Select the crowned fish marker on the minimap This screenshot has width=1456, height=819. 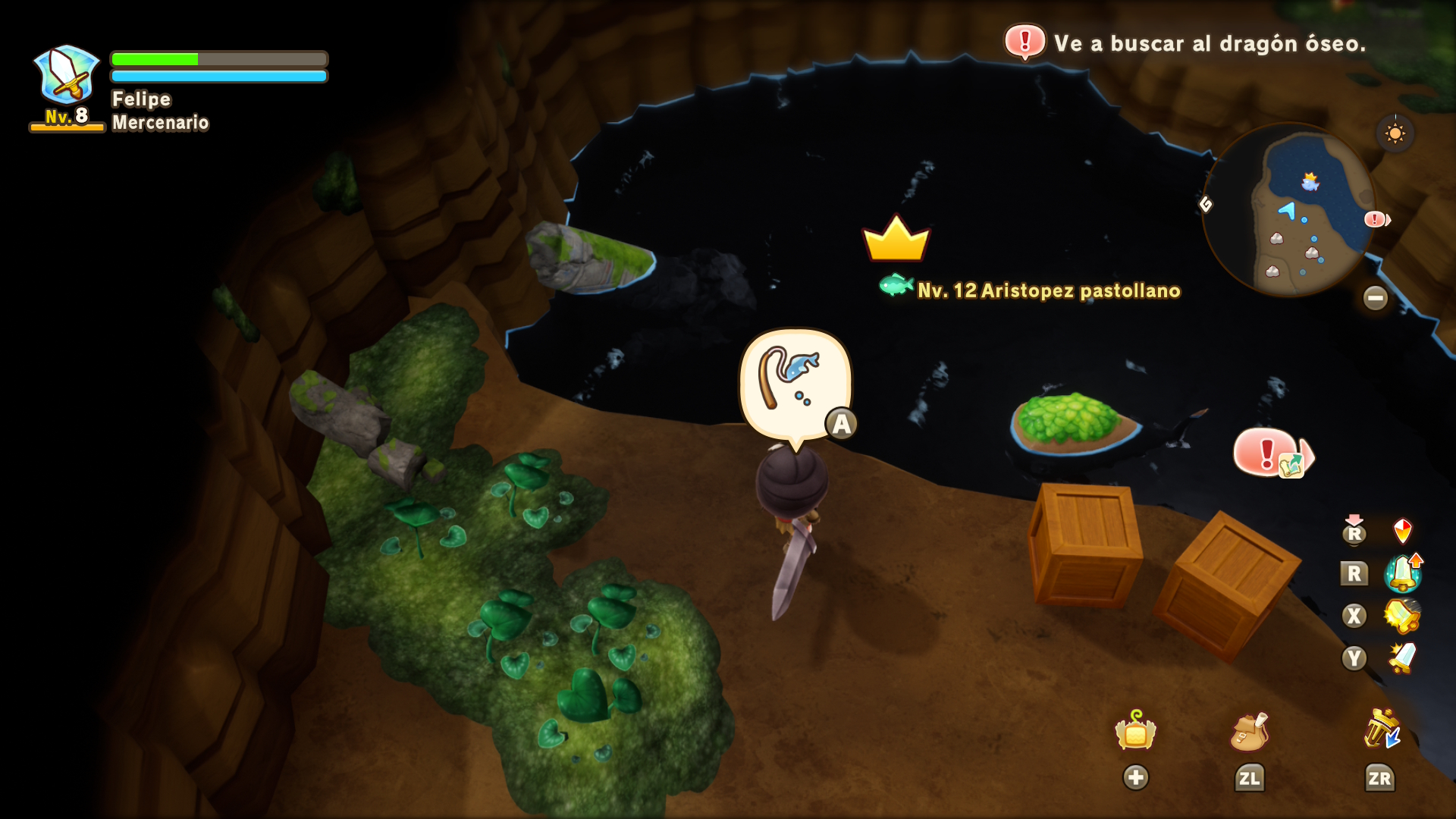(1310, 181)
